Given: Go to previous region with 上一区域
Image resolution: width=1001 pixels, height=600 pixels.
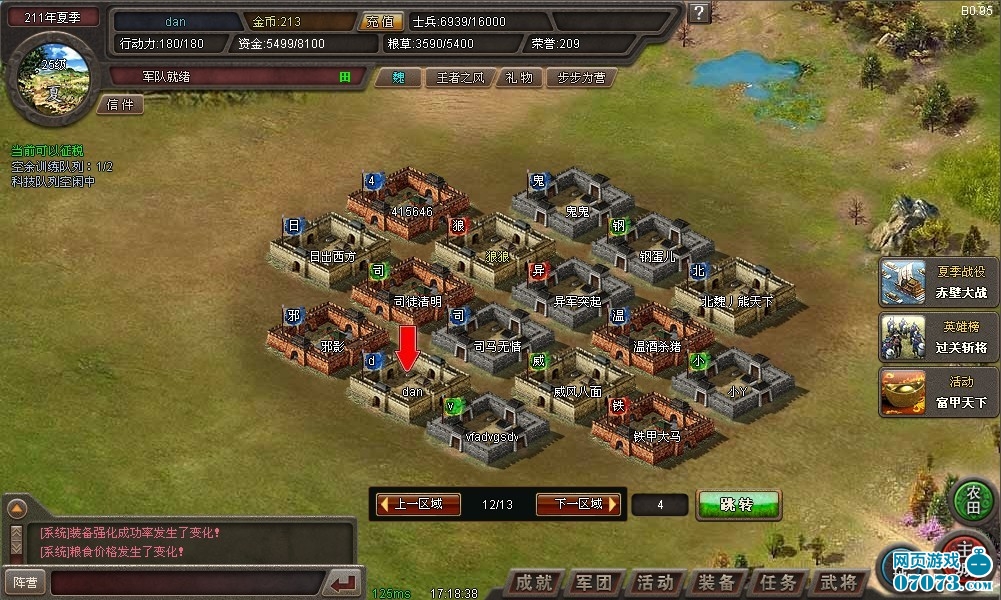Looking at the screenshot, I should click(x=413, y=504).
